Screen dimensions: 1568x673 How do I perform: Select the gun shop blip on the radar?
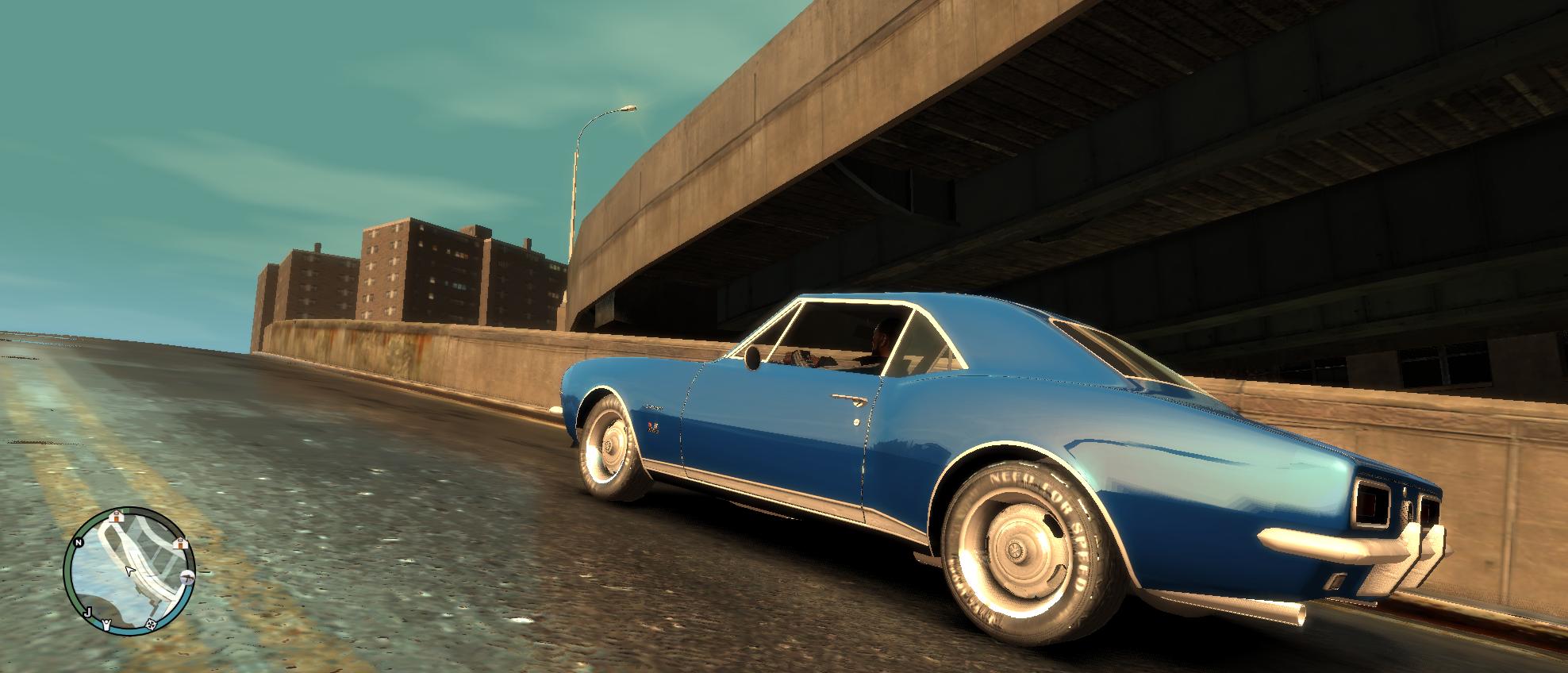(x=187, y=576)
